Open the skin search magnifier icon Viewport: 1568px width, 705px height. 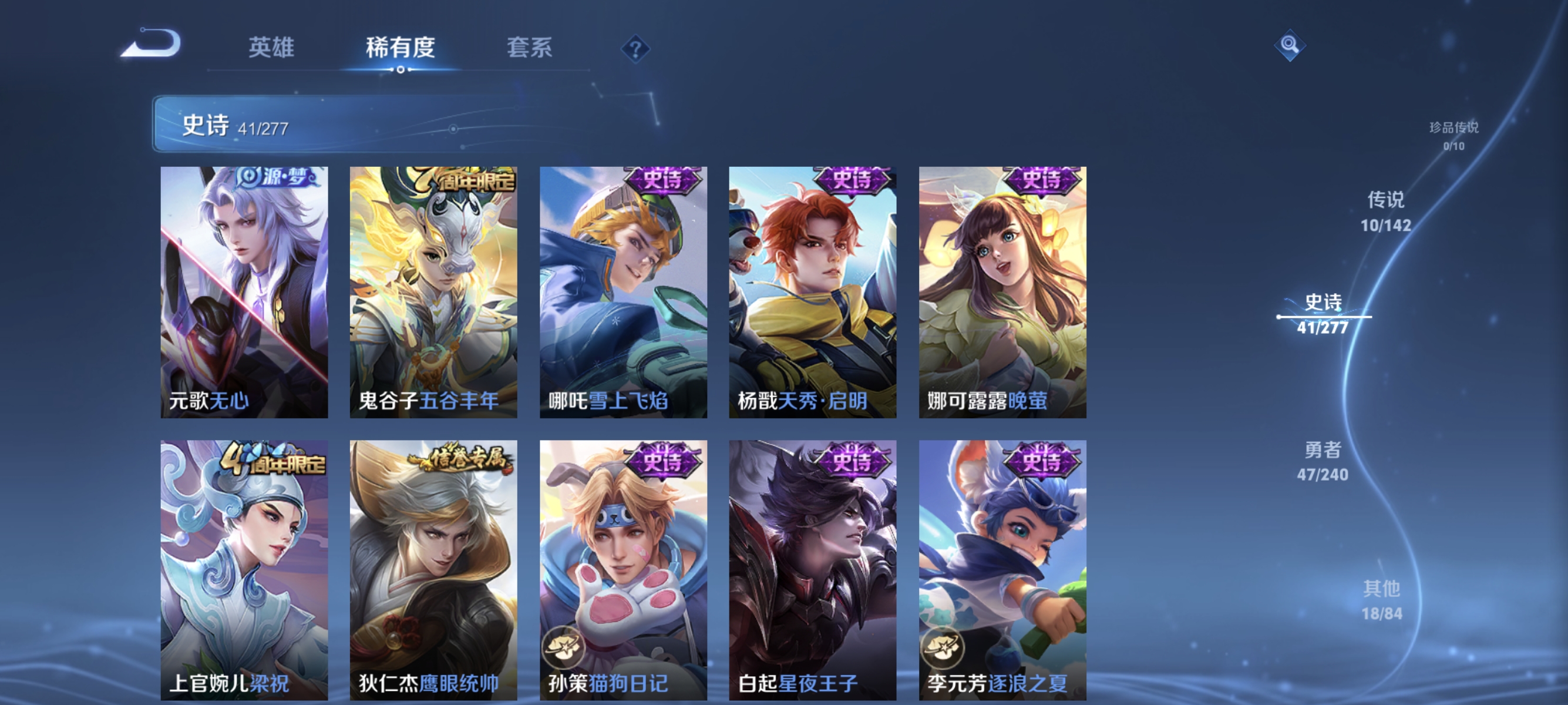(1290, 46)
